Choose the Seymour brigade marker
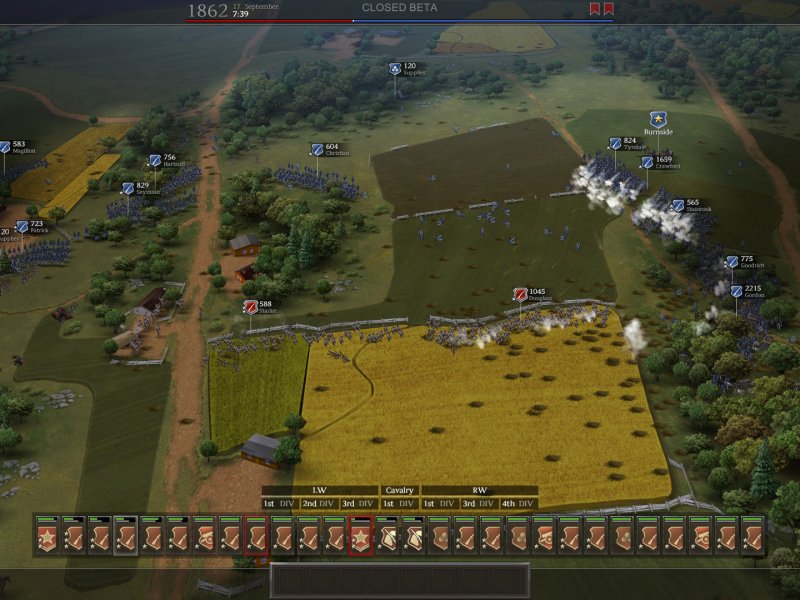Image resolution: width=800 pixels, height=600 pixels. 128,188
